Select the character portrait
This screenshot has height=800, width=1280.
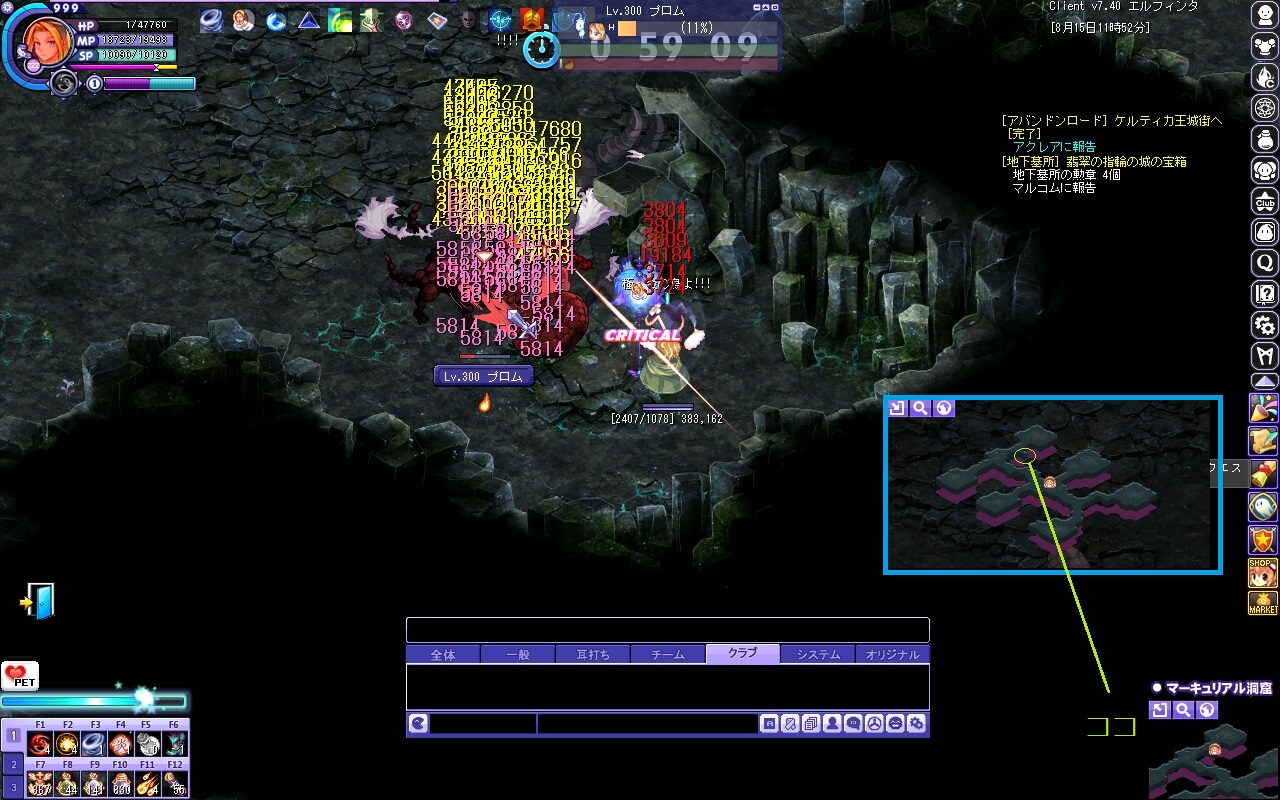48,40
